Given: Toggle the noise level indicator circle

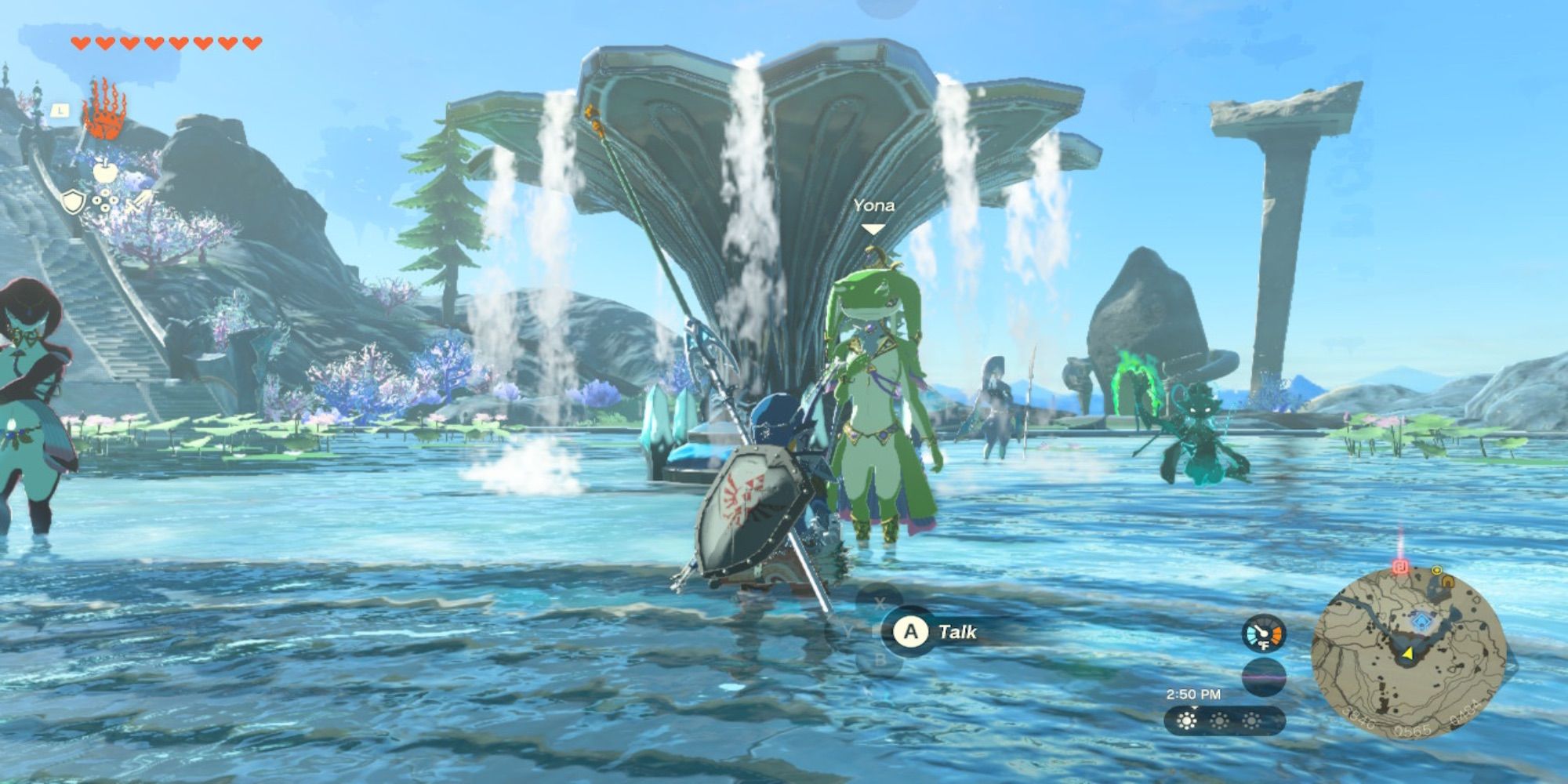Looking at the screenshot, I should point(1264,677).
